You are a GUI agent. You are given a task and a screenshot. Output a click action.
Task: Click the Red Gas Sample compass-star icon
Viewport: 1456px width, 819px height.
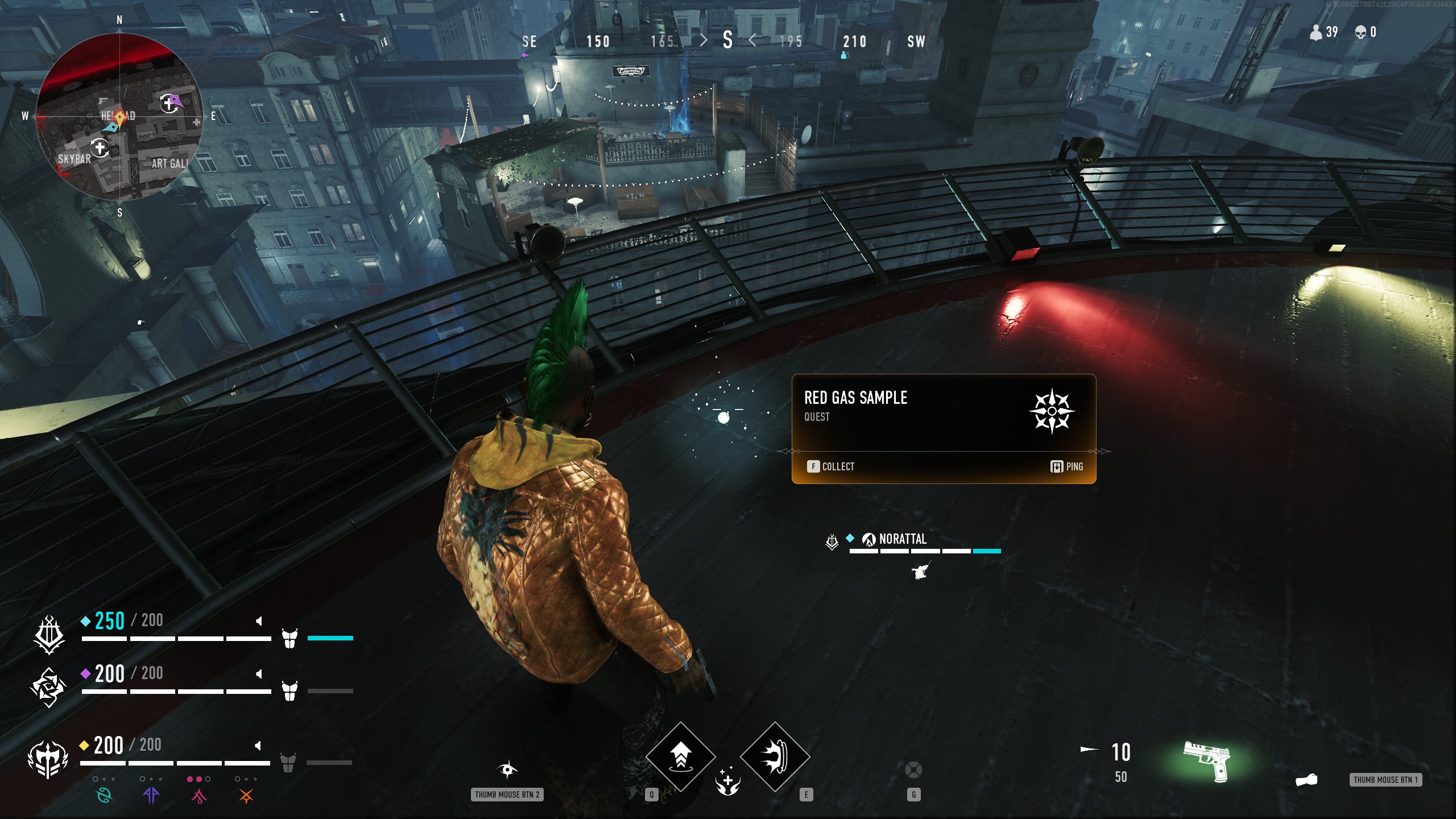(1052, 411)
